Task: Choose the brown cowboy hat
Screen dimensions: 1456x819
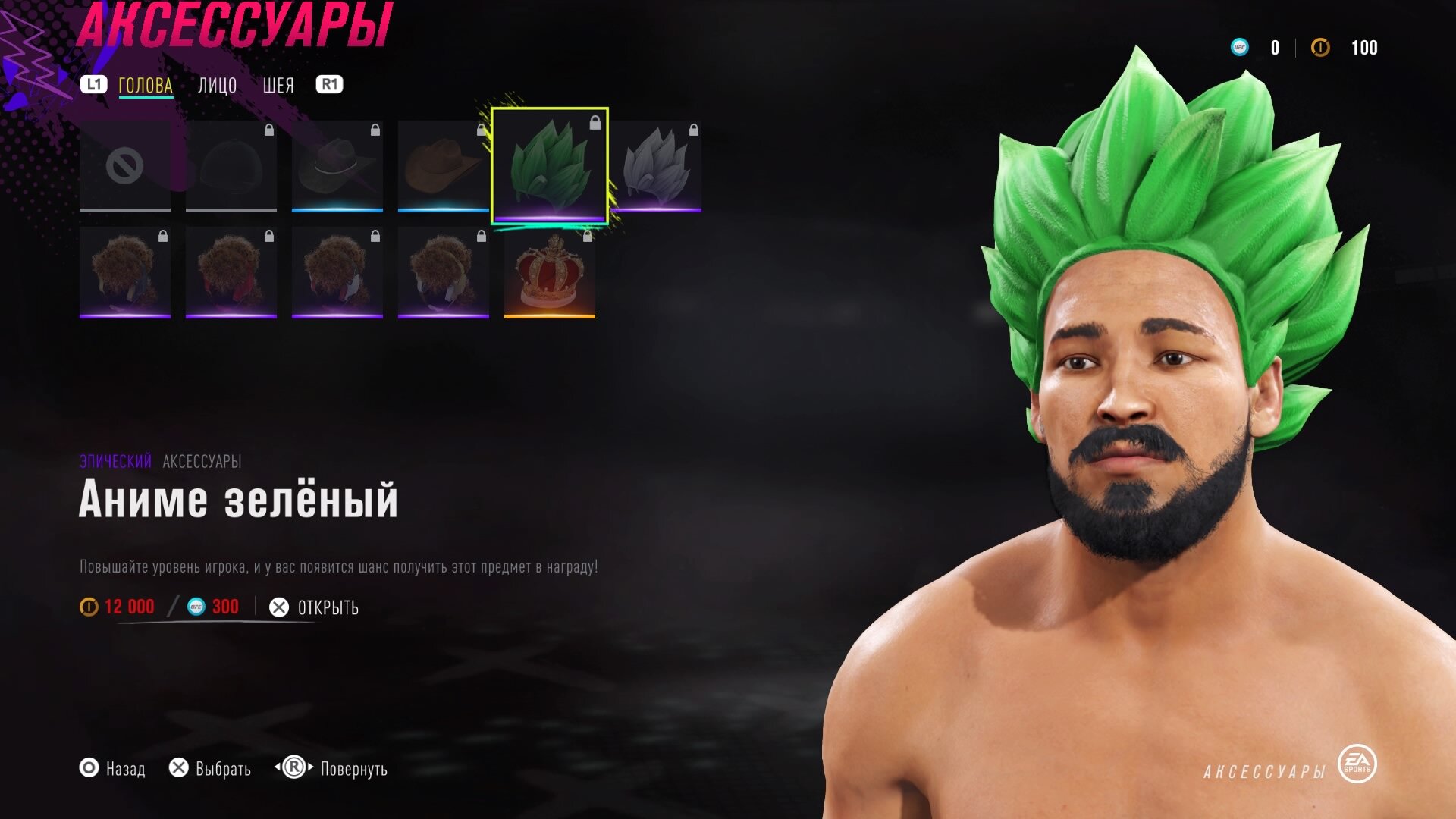Action: 443,166
